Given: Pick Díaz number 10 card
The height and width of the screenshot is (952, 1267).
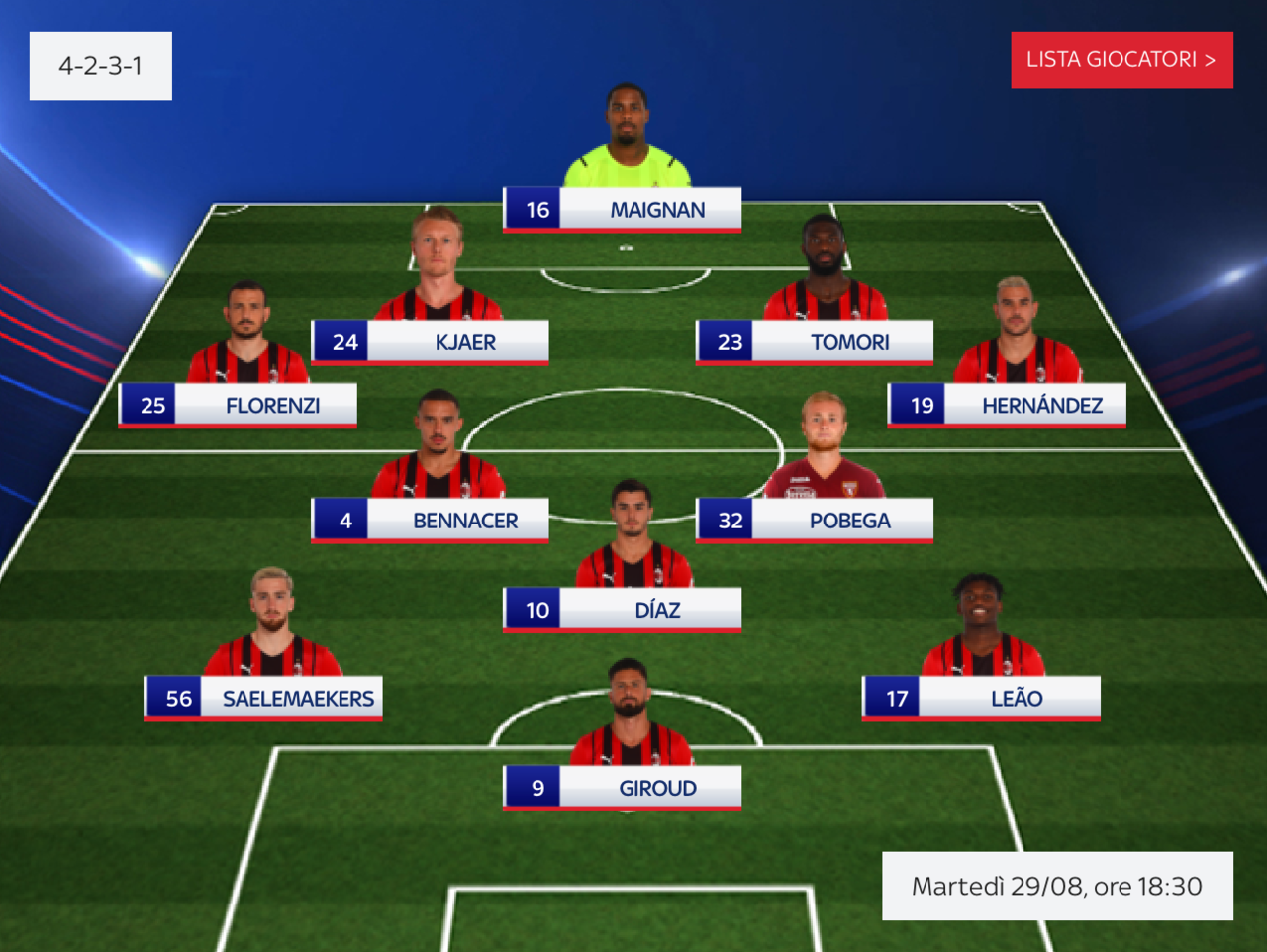Looking at the screenshot, I should click(x=622, y=610).
